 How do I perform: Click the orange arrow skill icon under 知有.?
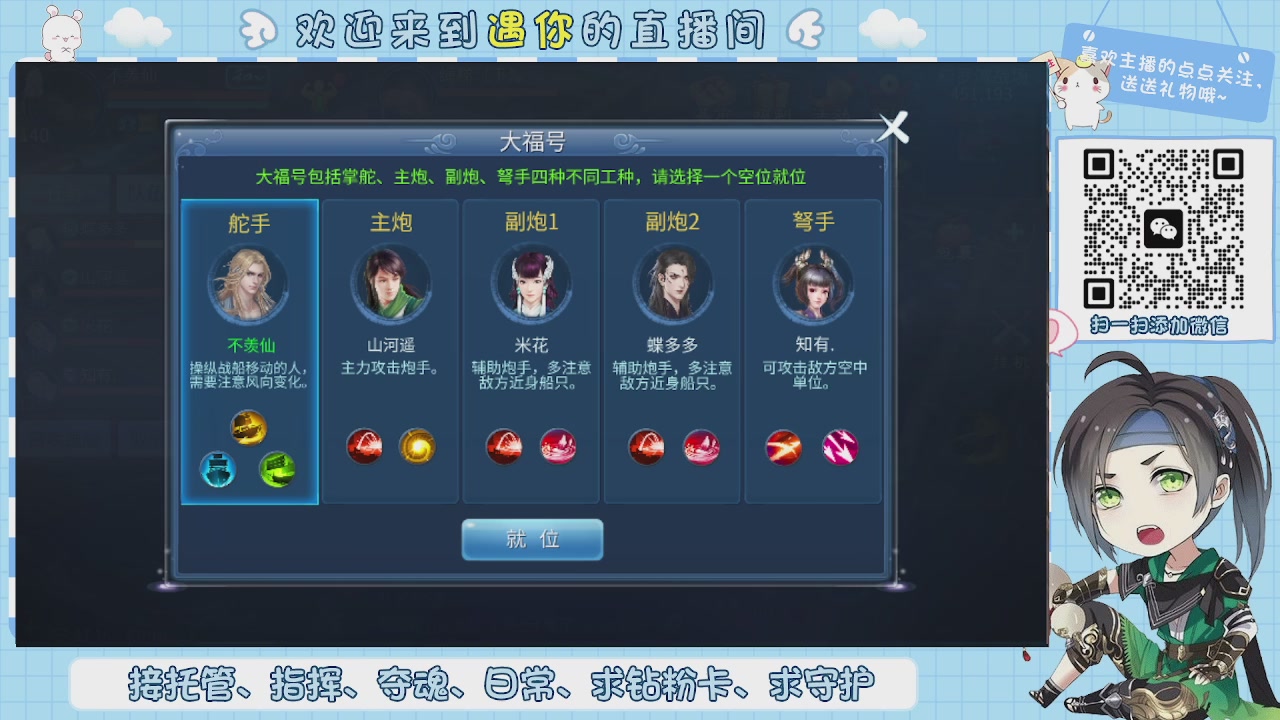point(782,448)
